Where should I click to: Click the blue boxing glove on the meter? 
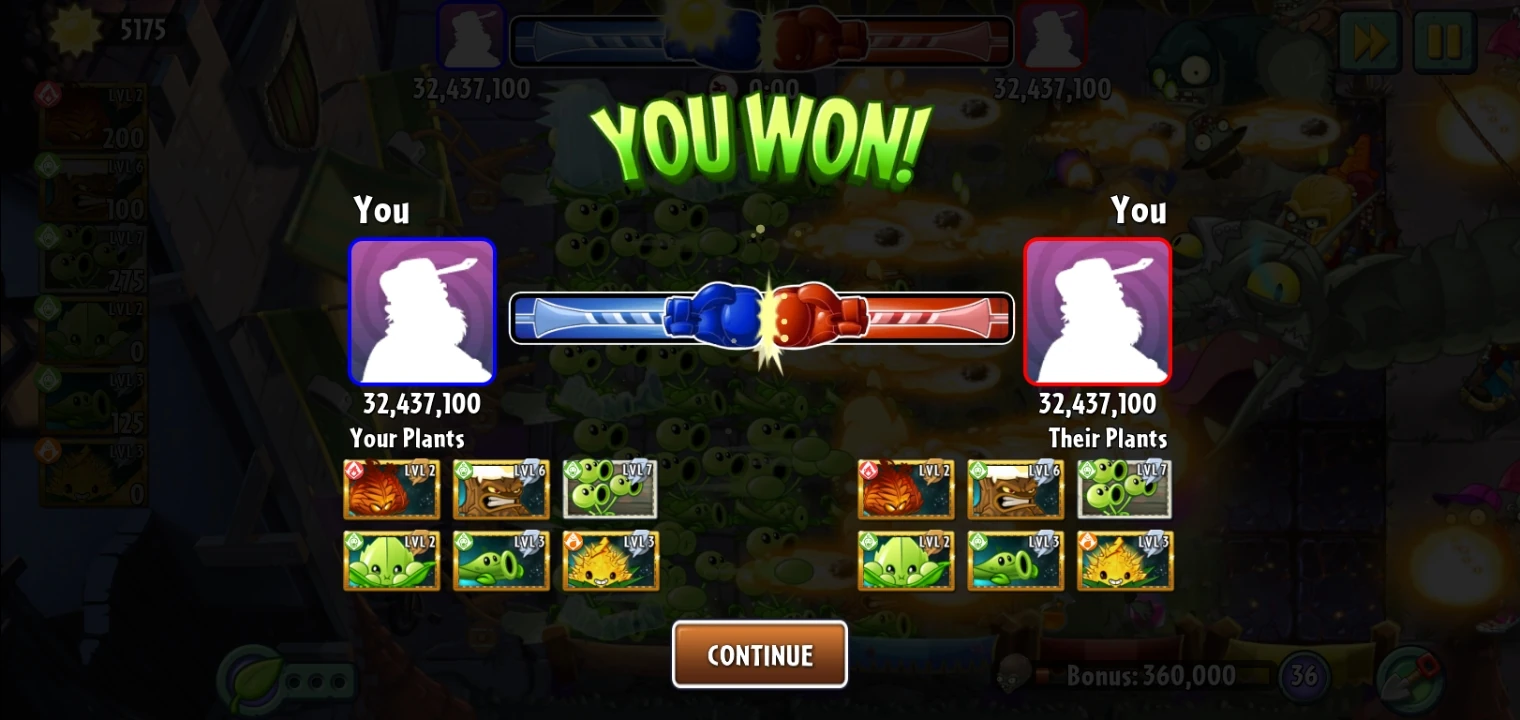(715, 318)
